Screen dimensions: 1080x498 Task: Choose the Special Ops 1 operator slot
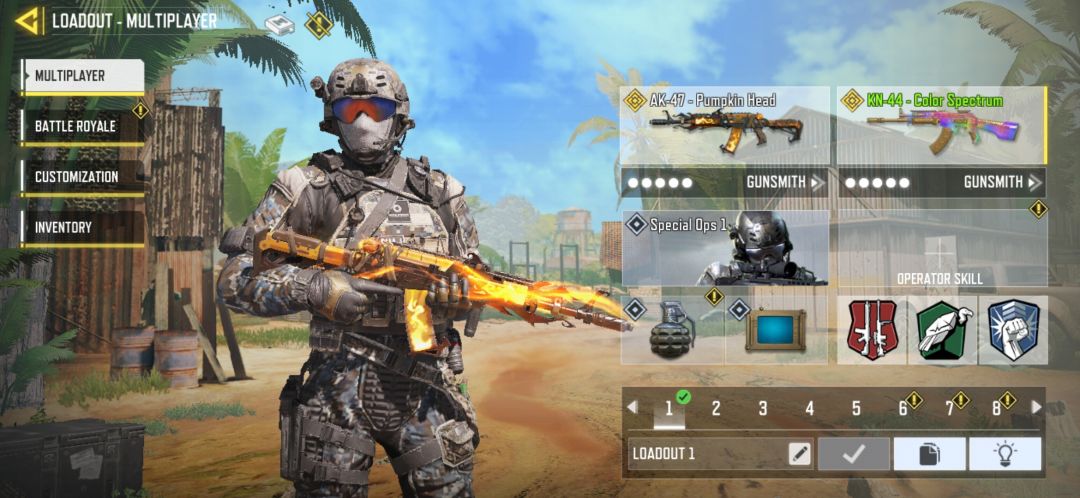[x=725, y=248]
